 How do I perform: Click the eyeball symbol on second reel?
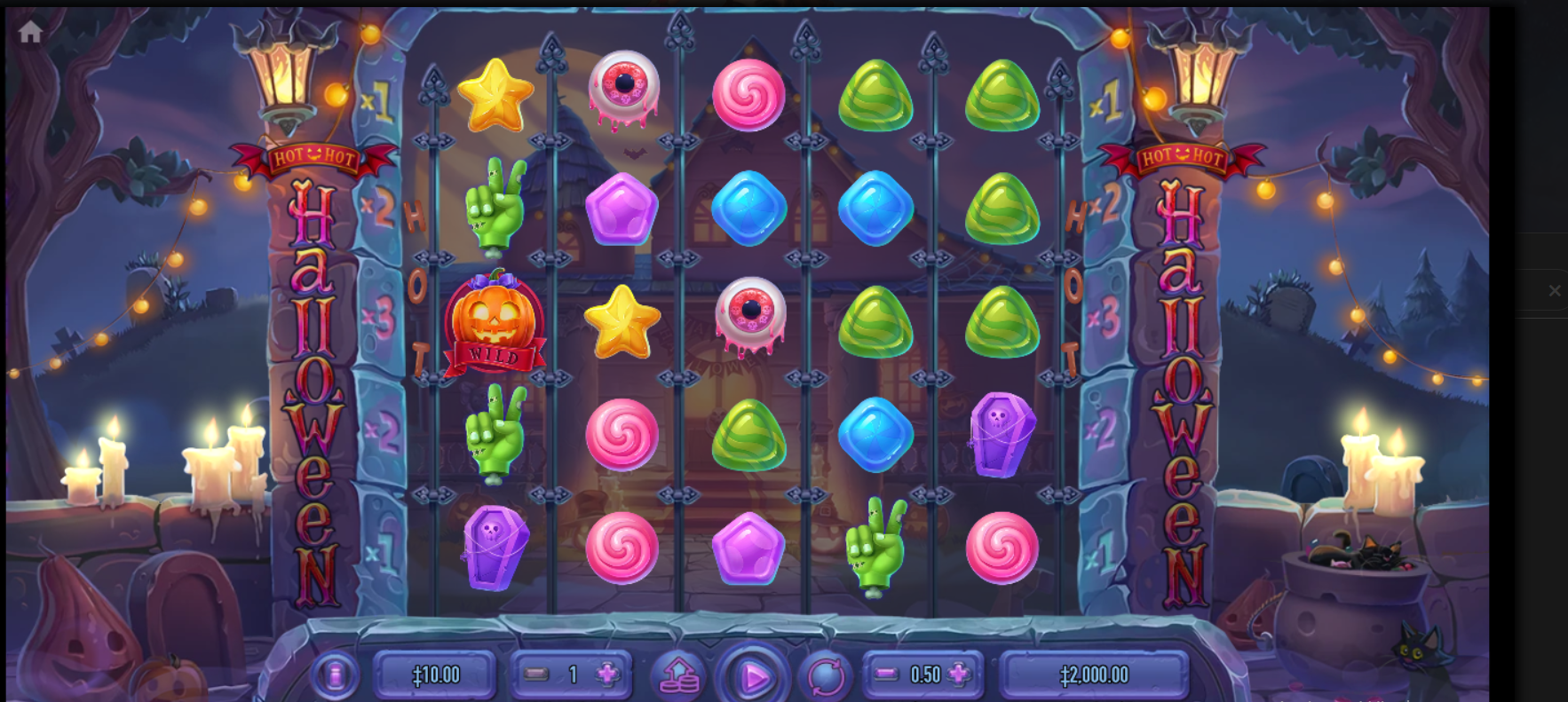click(623, 87)
